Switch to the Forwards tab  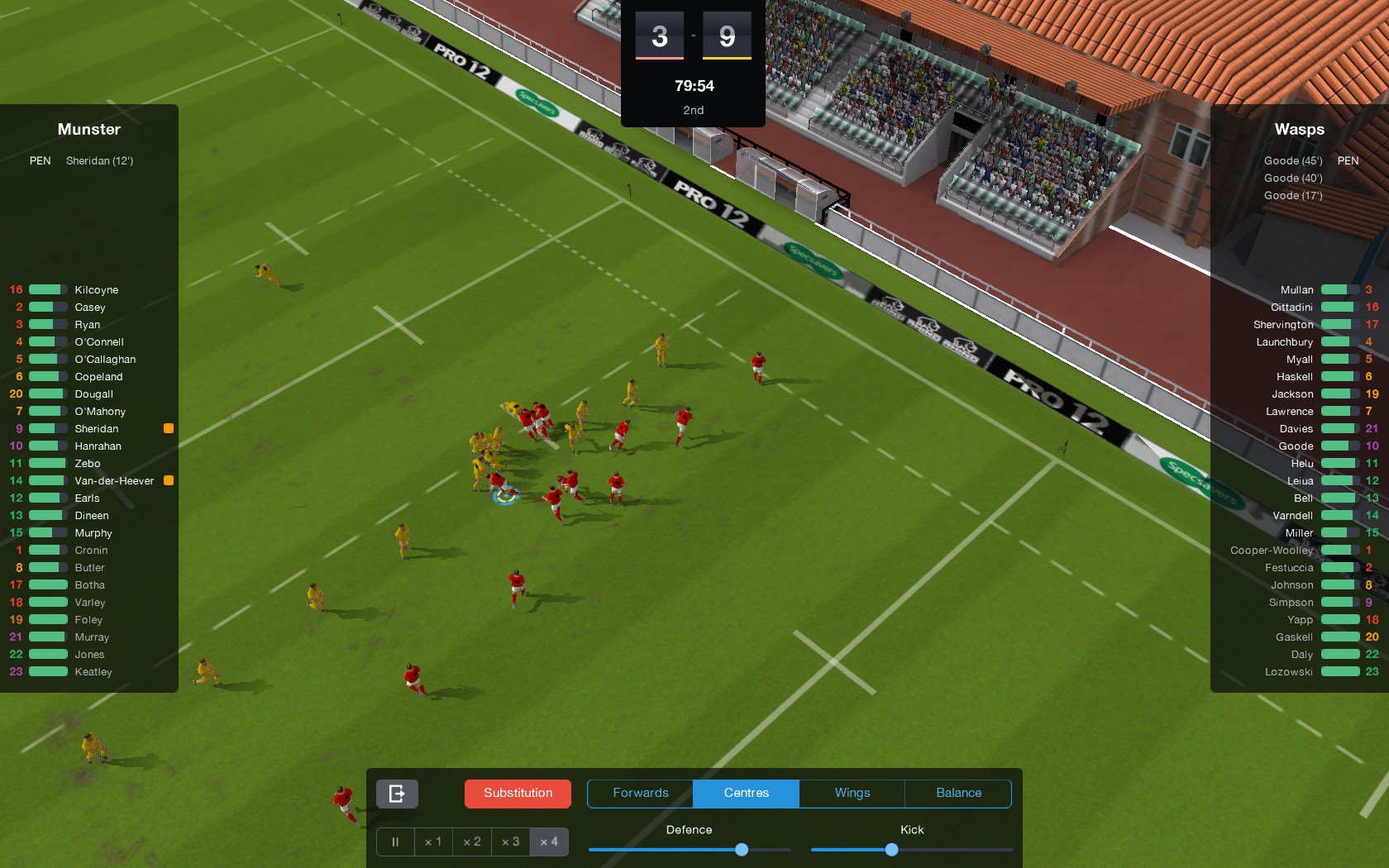(x=640, y=793)
